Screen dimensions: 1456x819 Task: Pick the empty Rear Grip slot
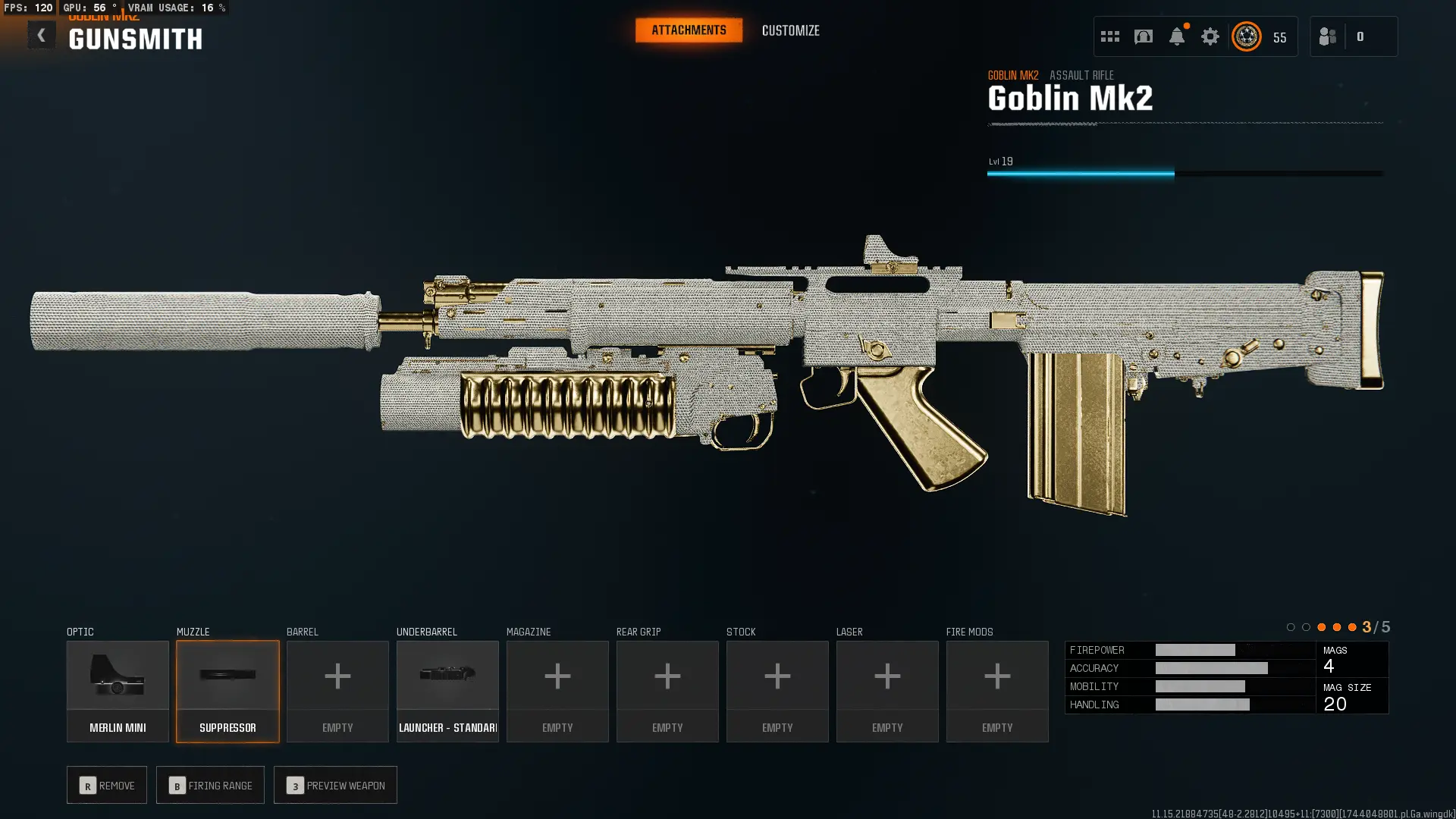[x=667, y=691]
